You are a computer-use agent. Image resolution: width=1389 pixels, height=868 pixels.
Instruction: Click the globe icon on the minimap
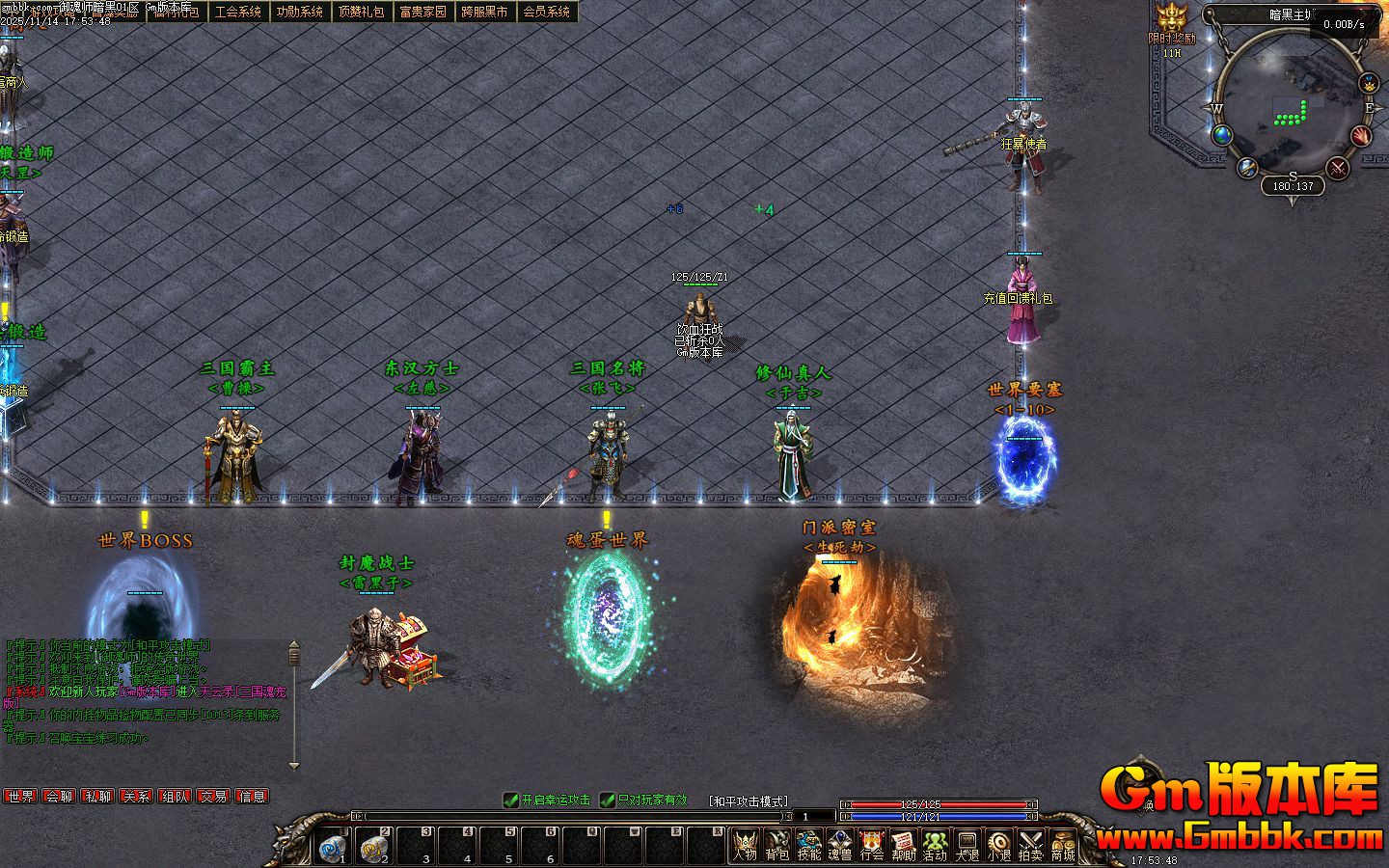[1223, 135]
